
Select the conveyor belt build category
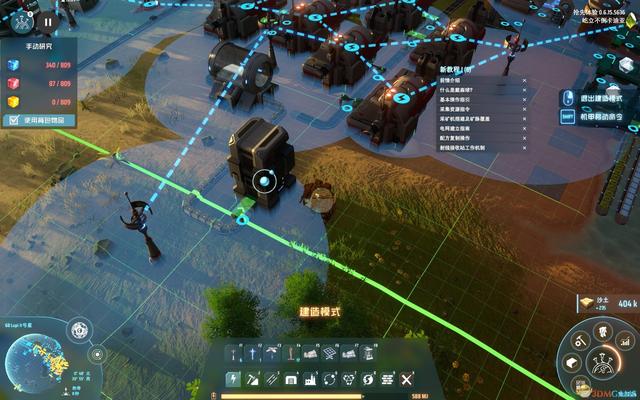(271, 380)
